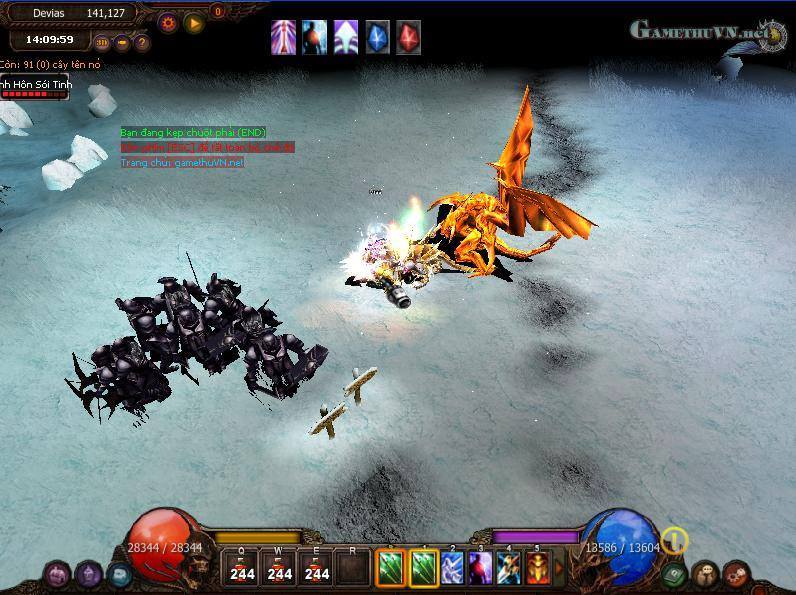Choose the skill numbered 4 on the hotbar
The width and height of the screenshot is (796, 595).
pos(509,567)
